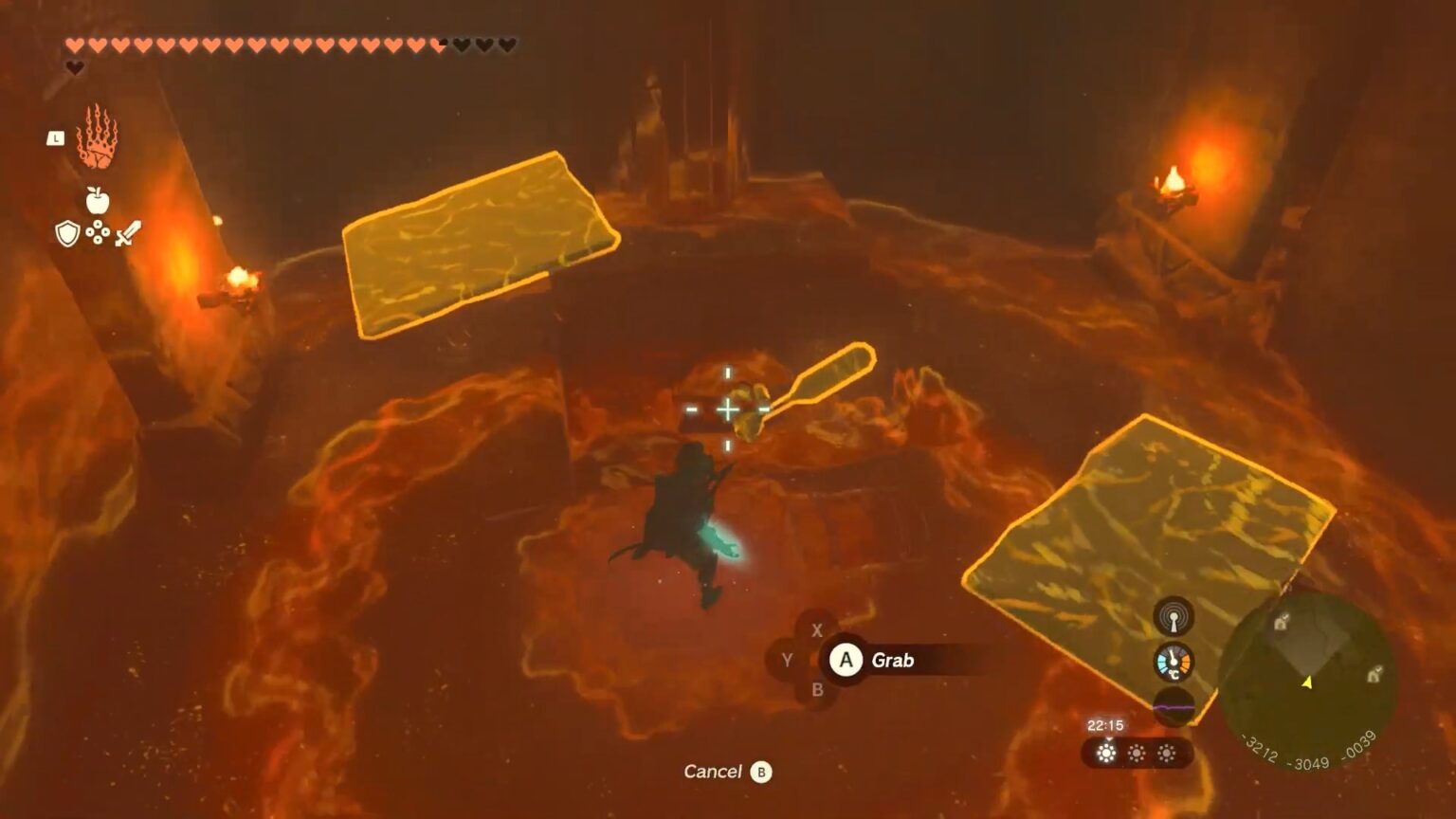1456x819 pixels.
Task: Click the d-pad quick menu icon
Action: (x=96, y=232)
